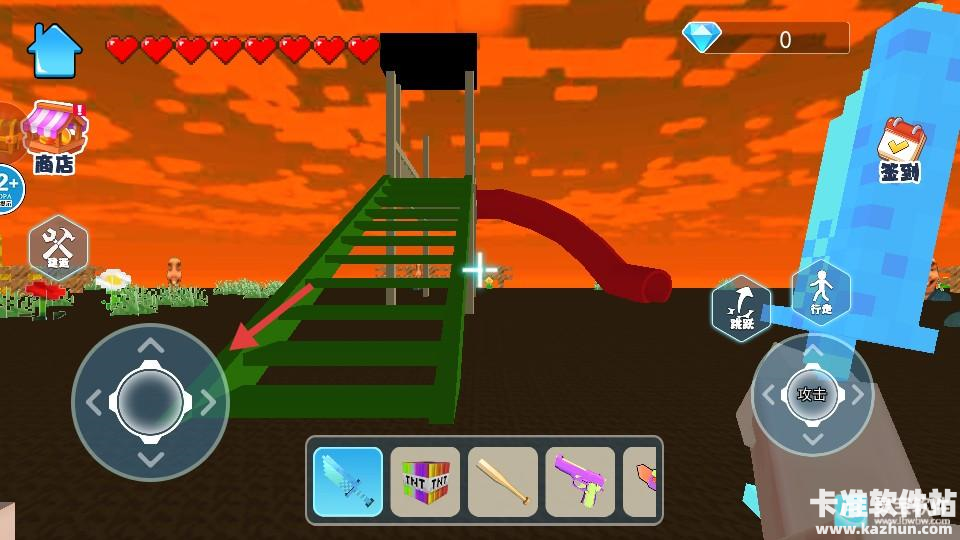The height and width of the screenshot is (540, 960).
Task: Tap the 跳跃 jump button
Action: (x=741, y=309)
